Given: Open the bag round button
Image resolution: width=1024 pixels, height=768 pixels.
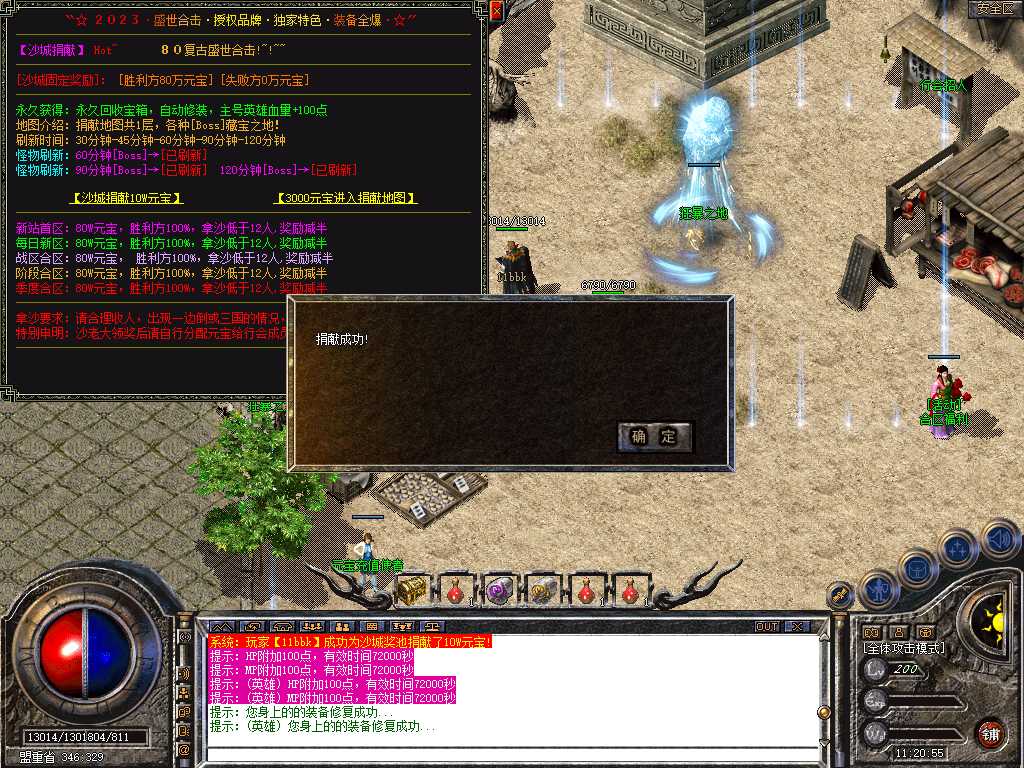Looking at the screenshot, I should pyautogui.click(x=916, y=568).
